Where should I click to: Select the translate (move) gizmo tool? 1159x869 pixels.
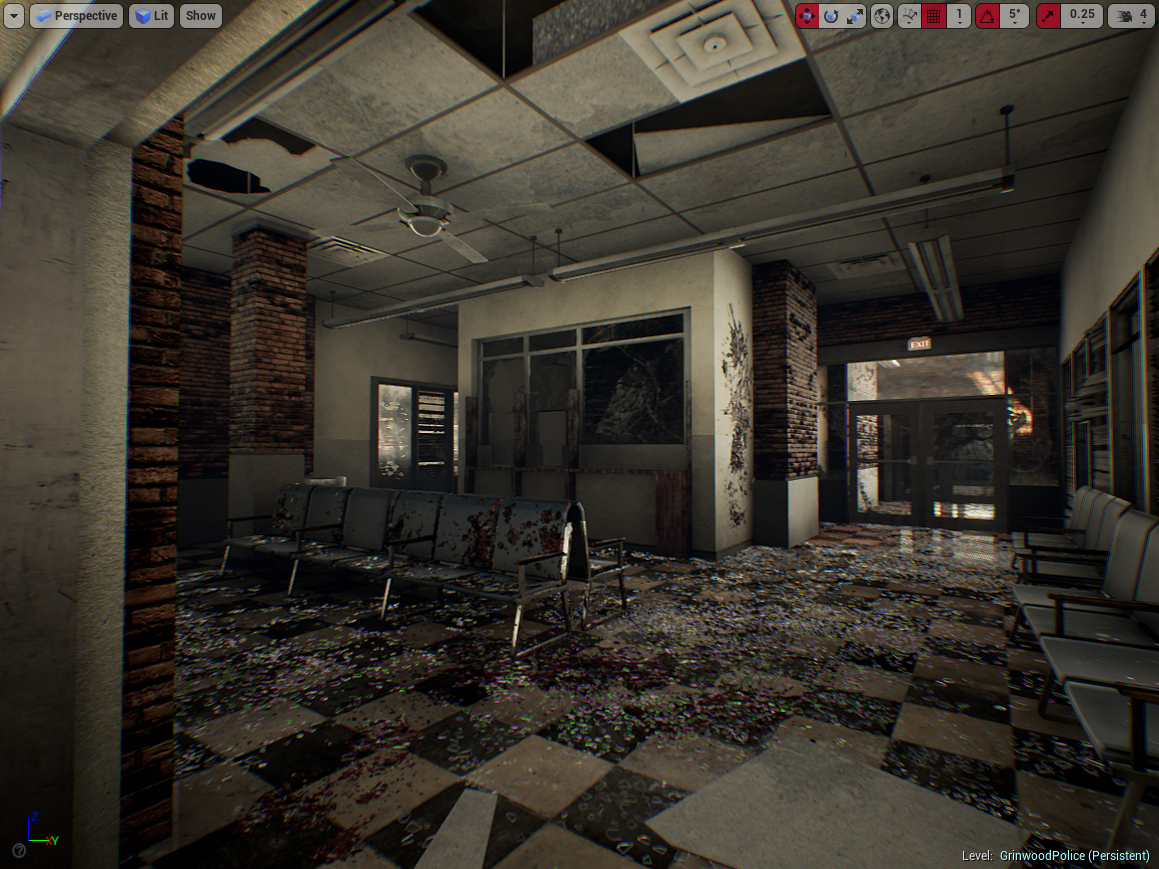[807, 15]
